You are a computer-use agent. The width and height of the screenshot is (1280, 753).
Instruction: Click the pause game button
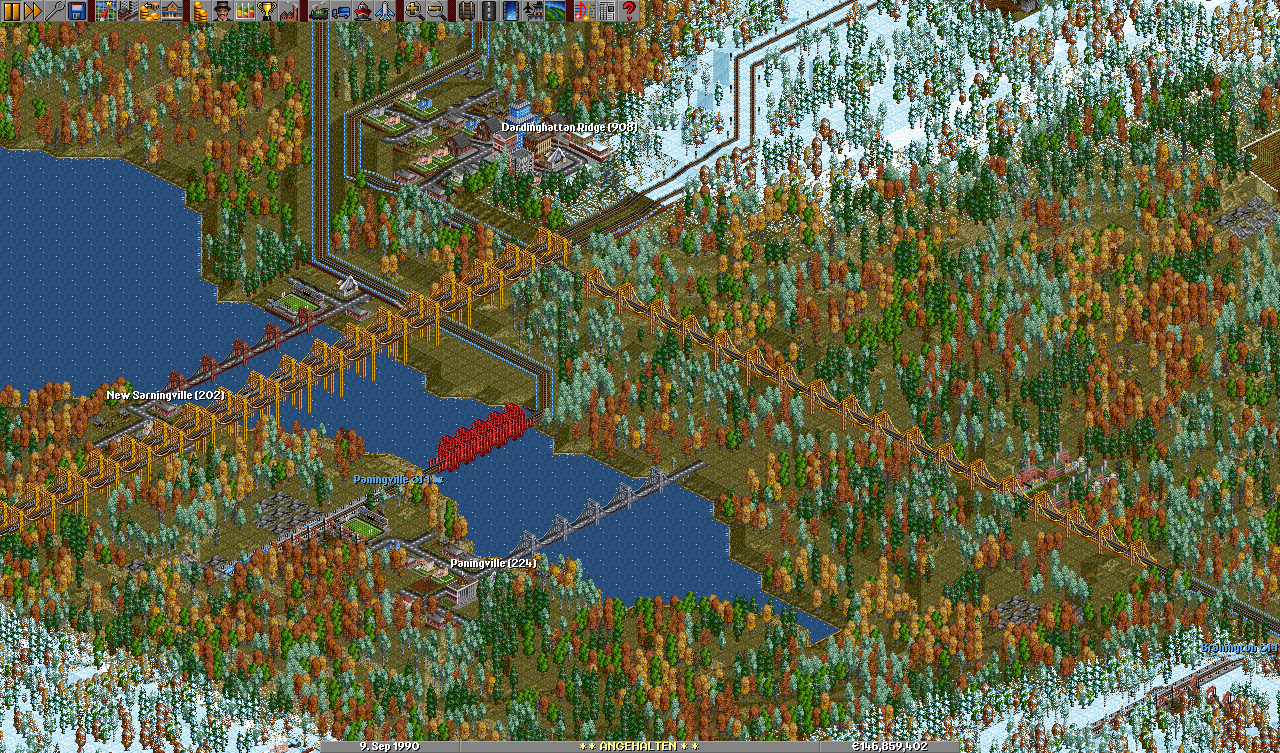[11, 11]
